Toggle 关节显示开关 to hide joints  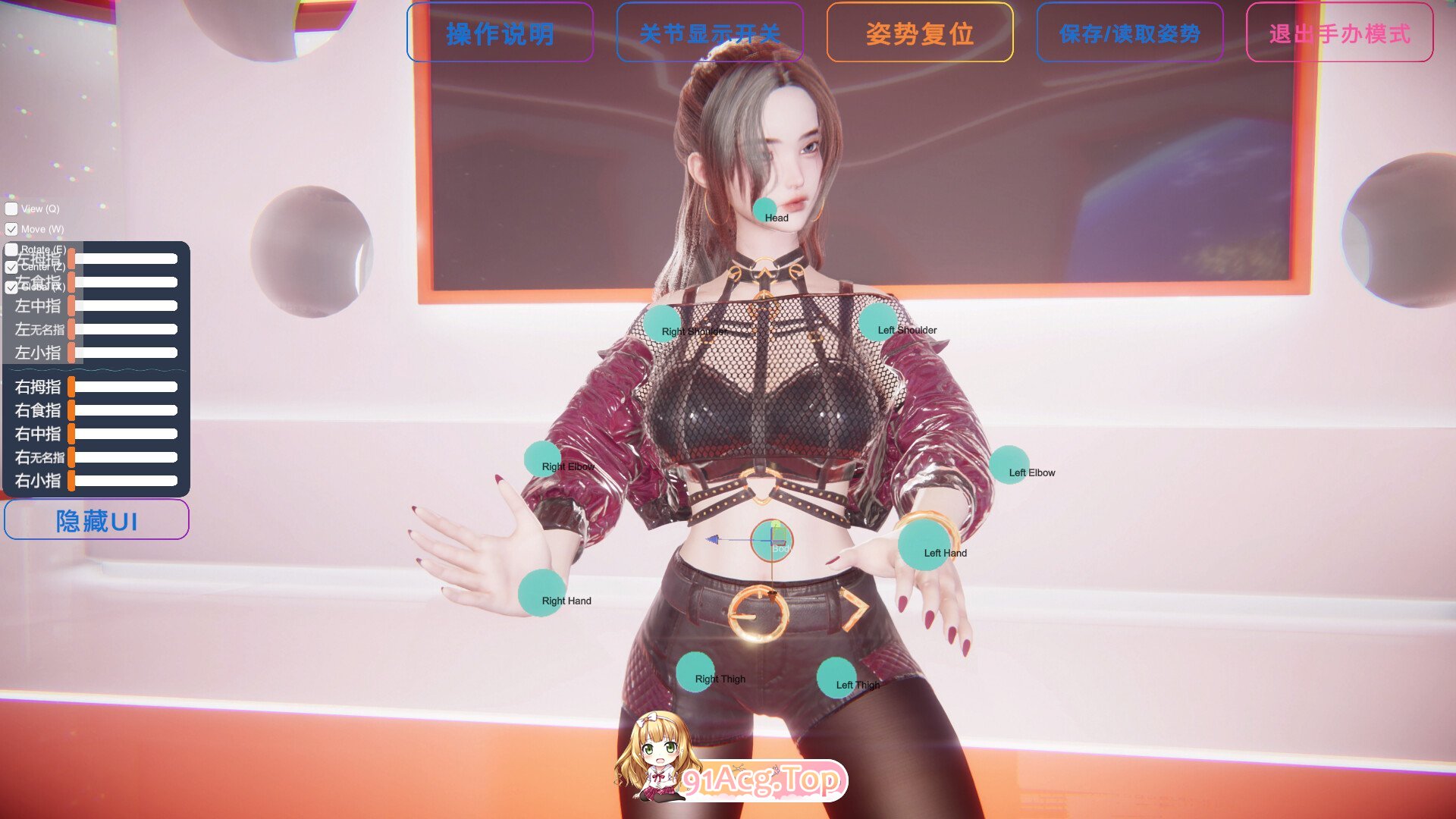710,33
